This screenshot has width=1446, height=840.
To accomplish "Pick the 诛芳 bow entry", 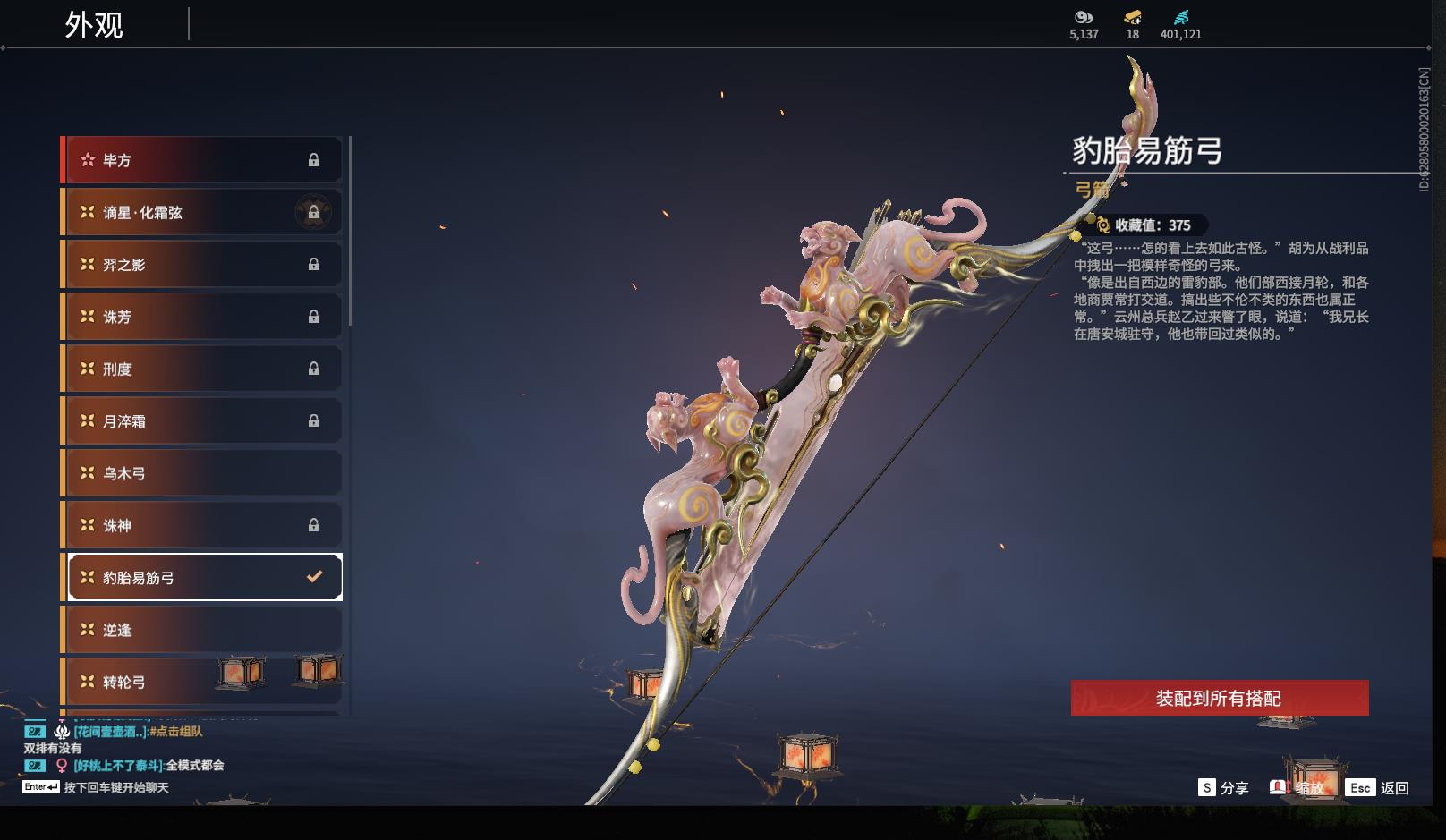I will (202, 317).
